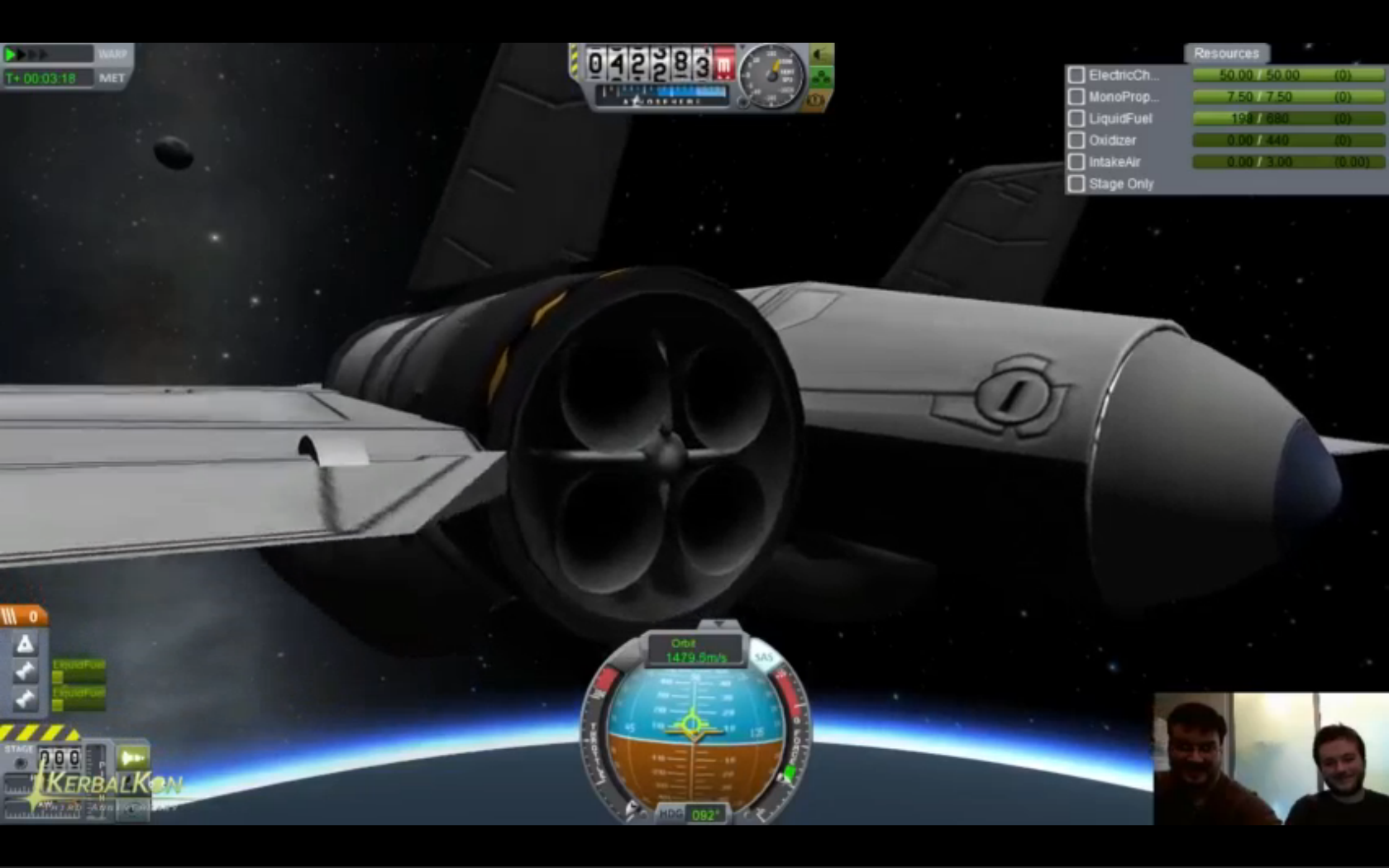Image resolution: width=1389 pixels, height=868 pixels.
Task: Tick the IntakeAir resource checkbox
Action: click(x=1076, y=162)
